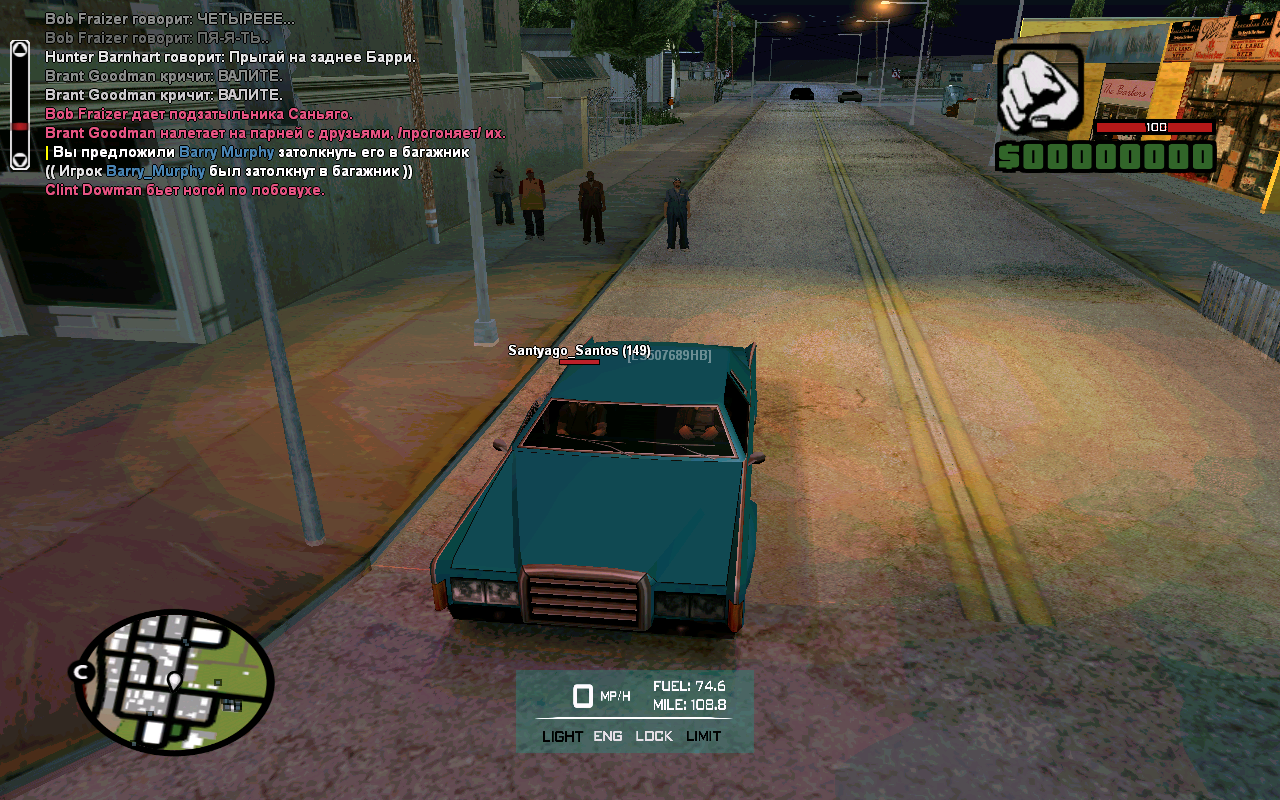Toggle the LIGHT indicator on the speedometer
This screenshot has height=800, width=1280.
tap(562, 736)
